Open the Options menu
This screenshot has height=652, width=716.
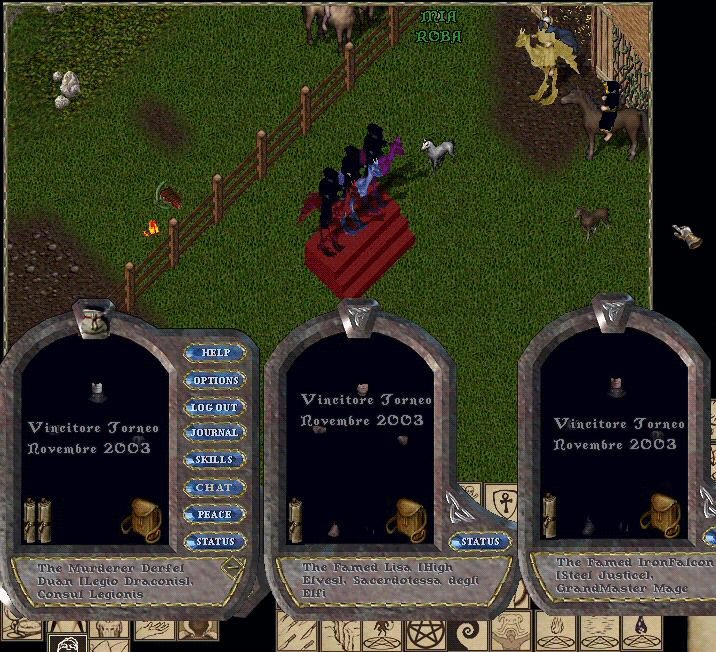tap(215, 380)
